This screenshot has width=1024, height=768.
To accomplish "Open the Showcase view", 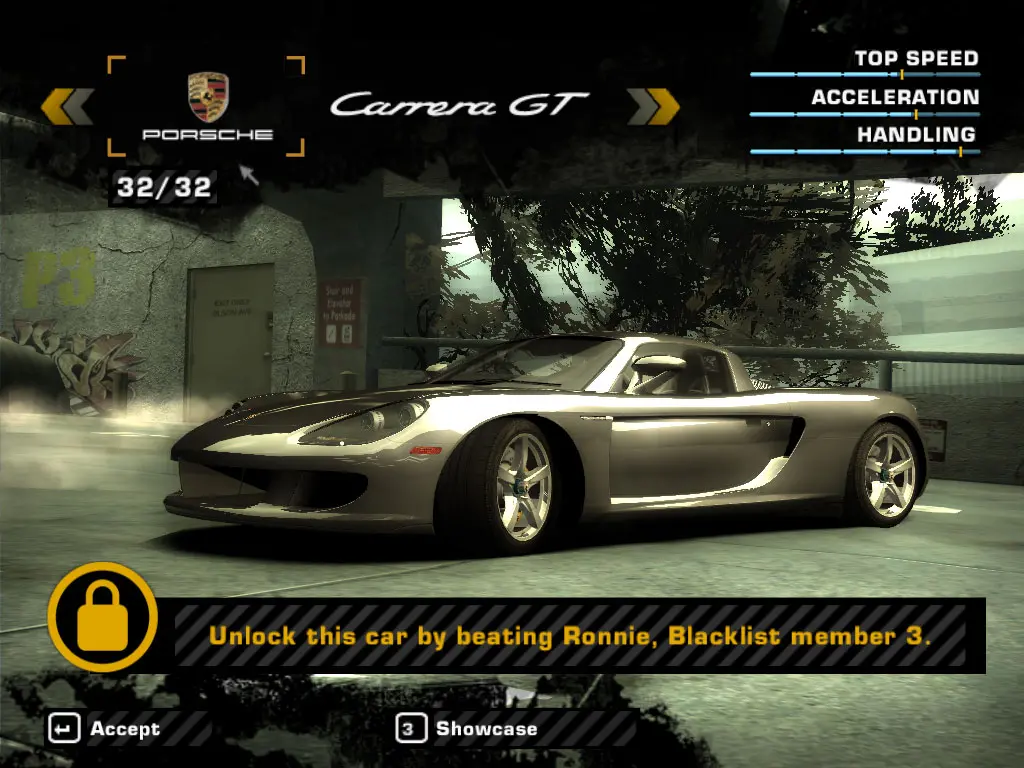I will 468,729.
